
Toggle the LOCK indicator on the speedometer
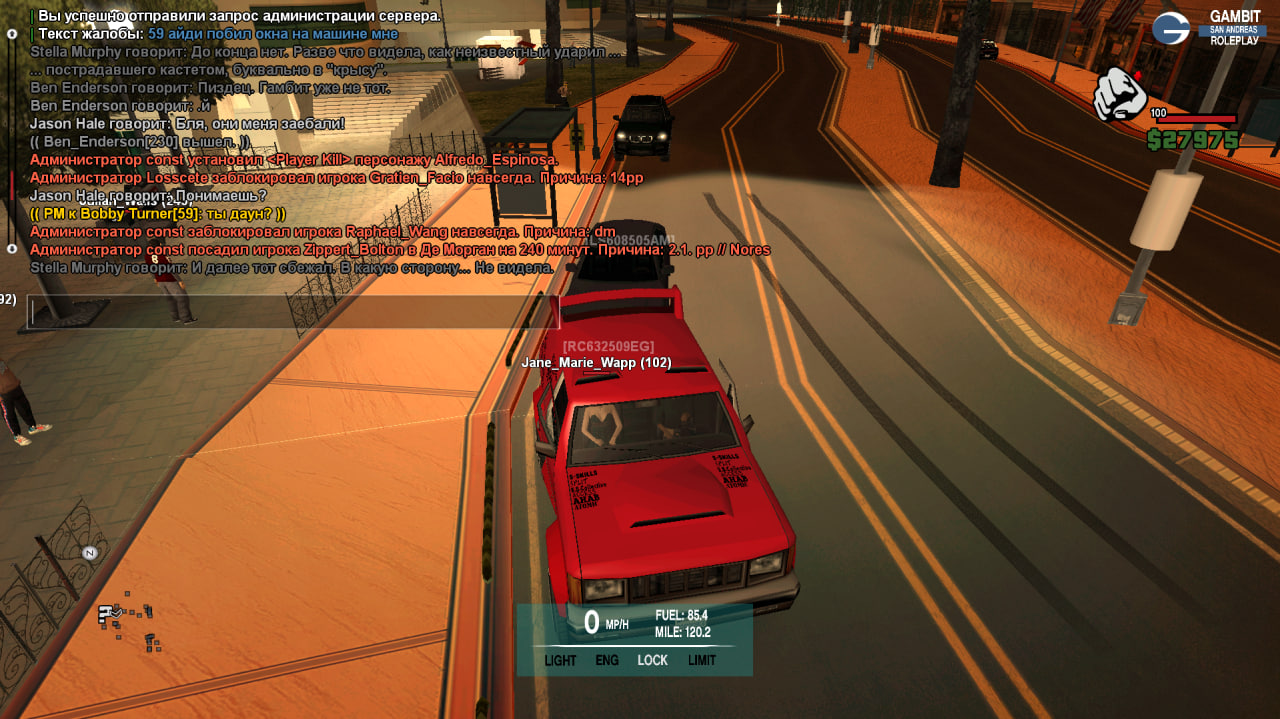click(652, 660)
